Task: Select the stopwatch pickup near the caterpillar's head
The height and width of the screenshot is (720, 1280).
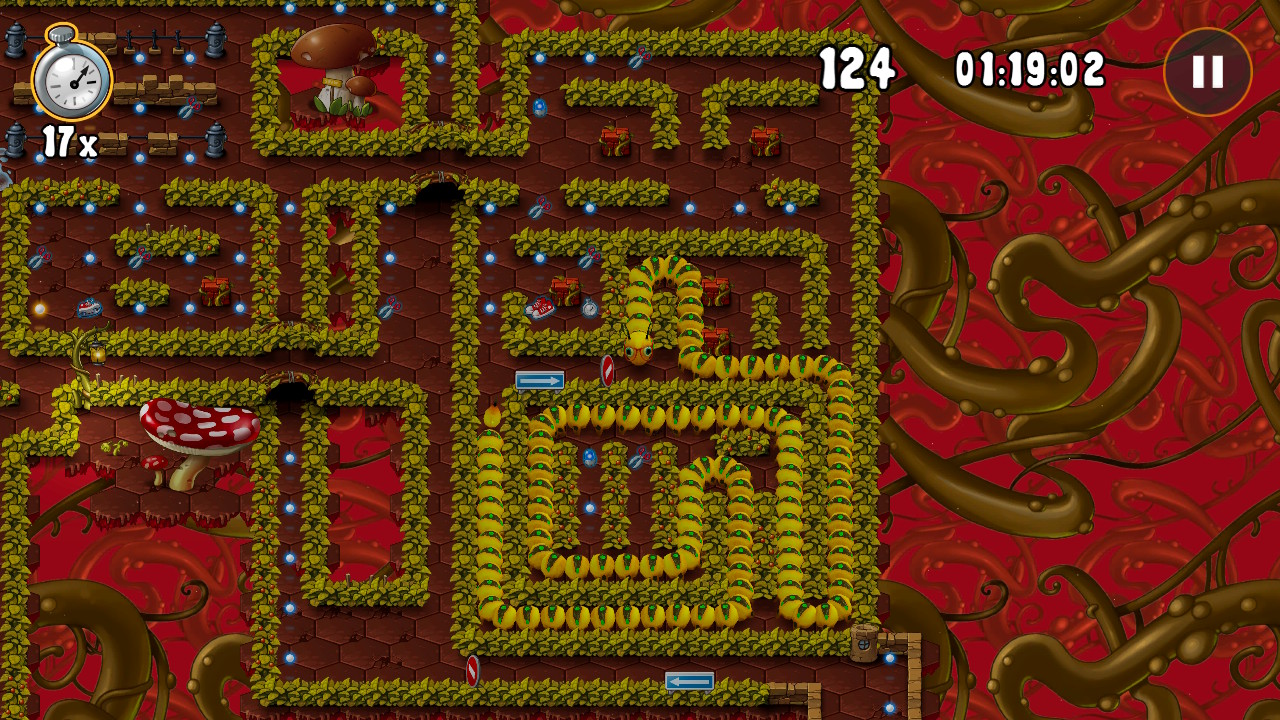Action: [x=590, y=308]
